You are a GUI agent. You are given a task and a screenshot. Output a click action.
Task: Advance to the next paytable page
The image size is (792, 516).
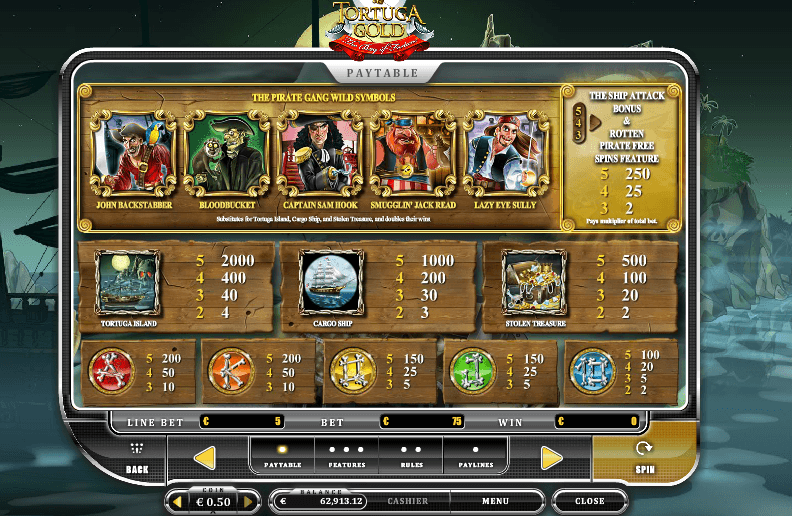(552, 458)
